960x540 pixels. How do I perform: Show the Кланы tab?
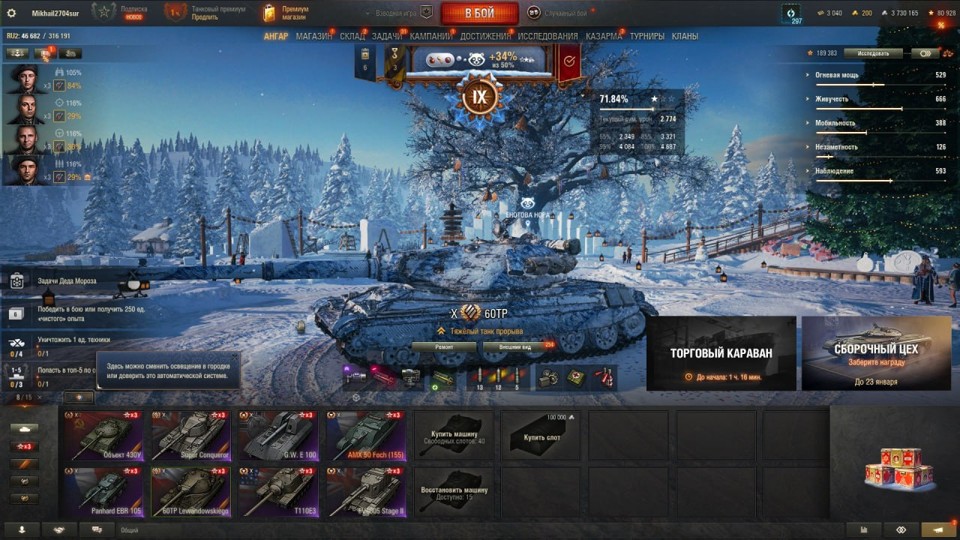pyautogui.click(x=685, y=36)
